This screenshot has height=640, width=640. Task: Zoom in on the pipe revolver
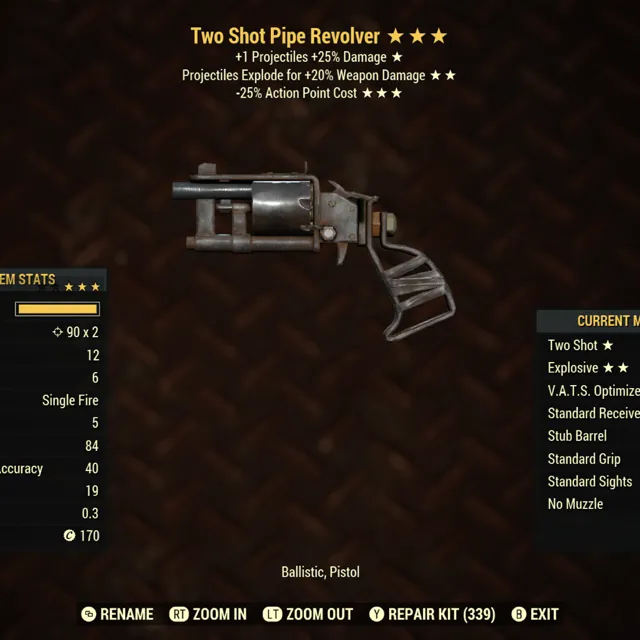pos(208,614)
